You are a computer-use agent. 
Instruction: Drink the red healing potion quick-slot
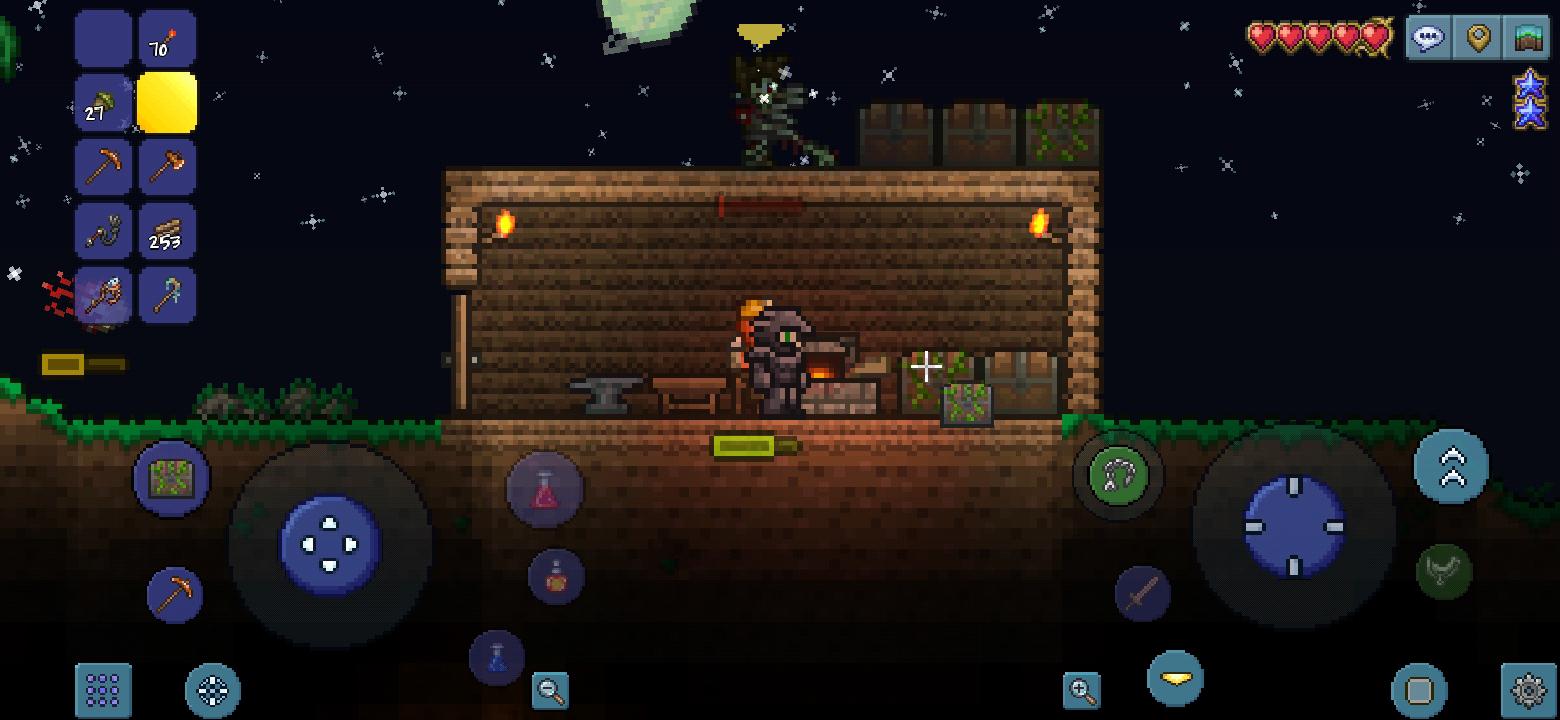pos(544,487)
